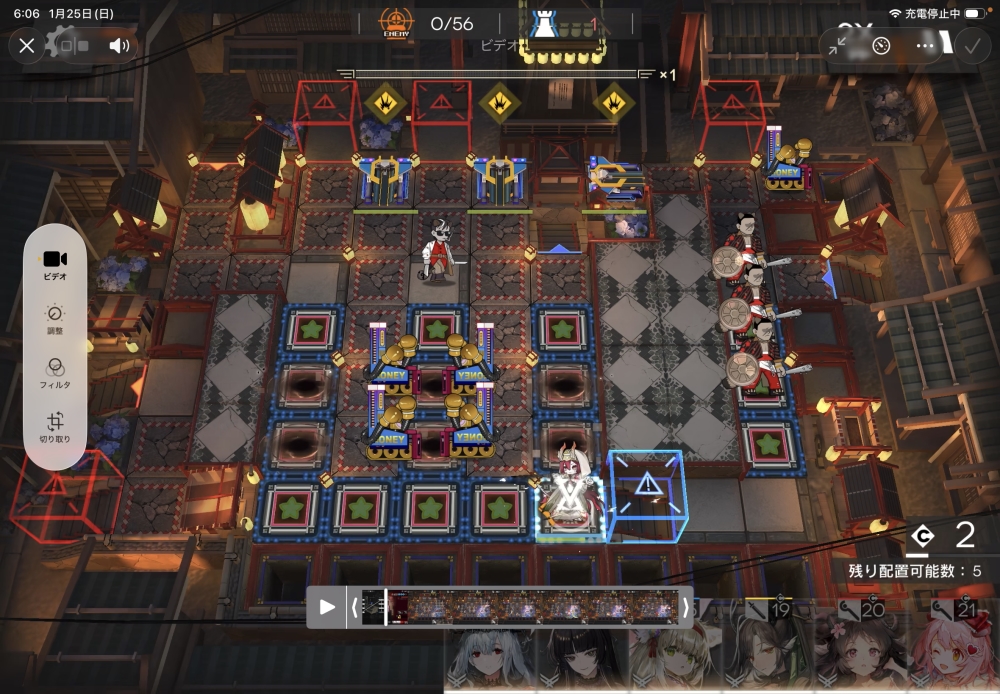1000x694 pixels.
Task: Open the three-dot more options menu
Action: [925, 45]
